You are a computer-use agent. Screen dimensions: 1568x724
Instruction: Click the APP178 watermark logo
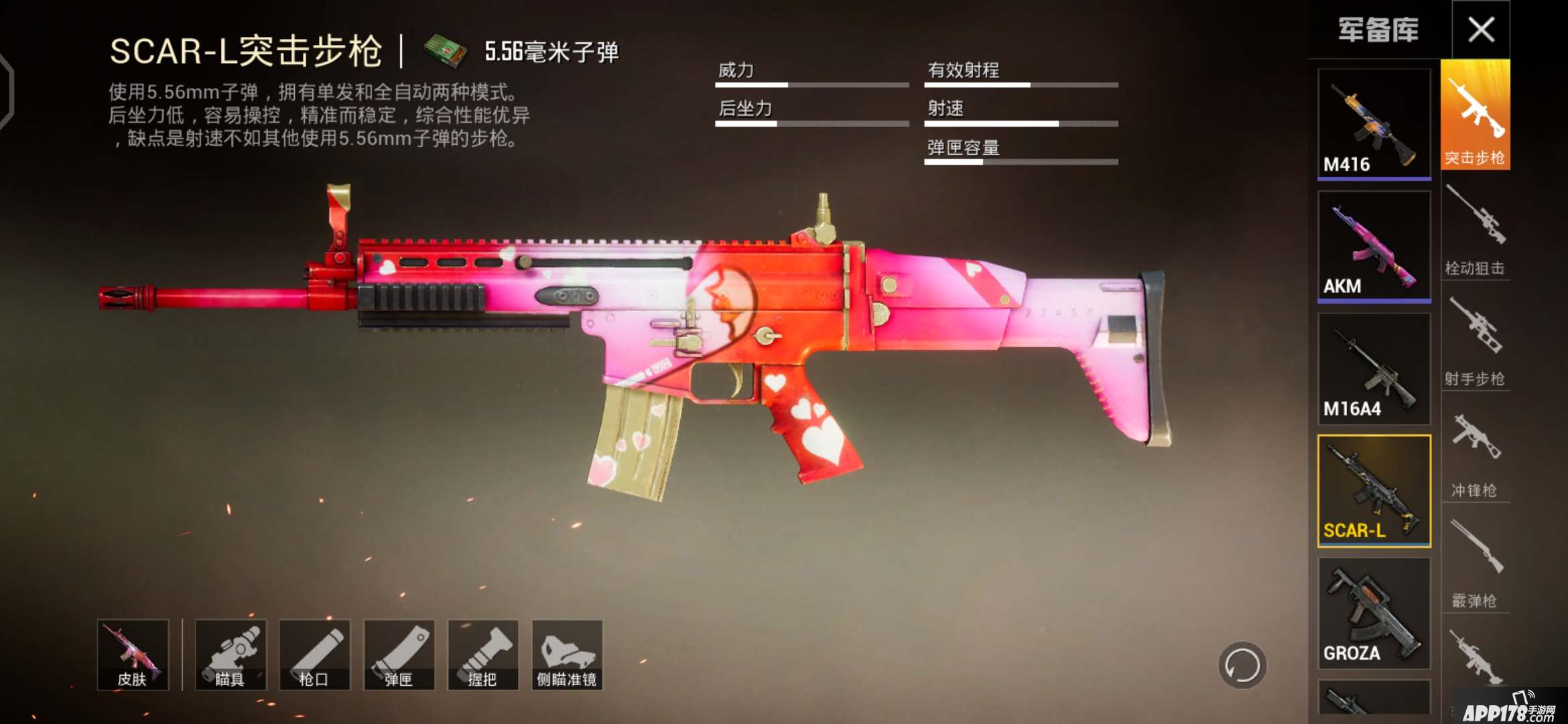(1501, 709)
